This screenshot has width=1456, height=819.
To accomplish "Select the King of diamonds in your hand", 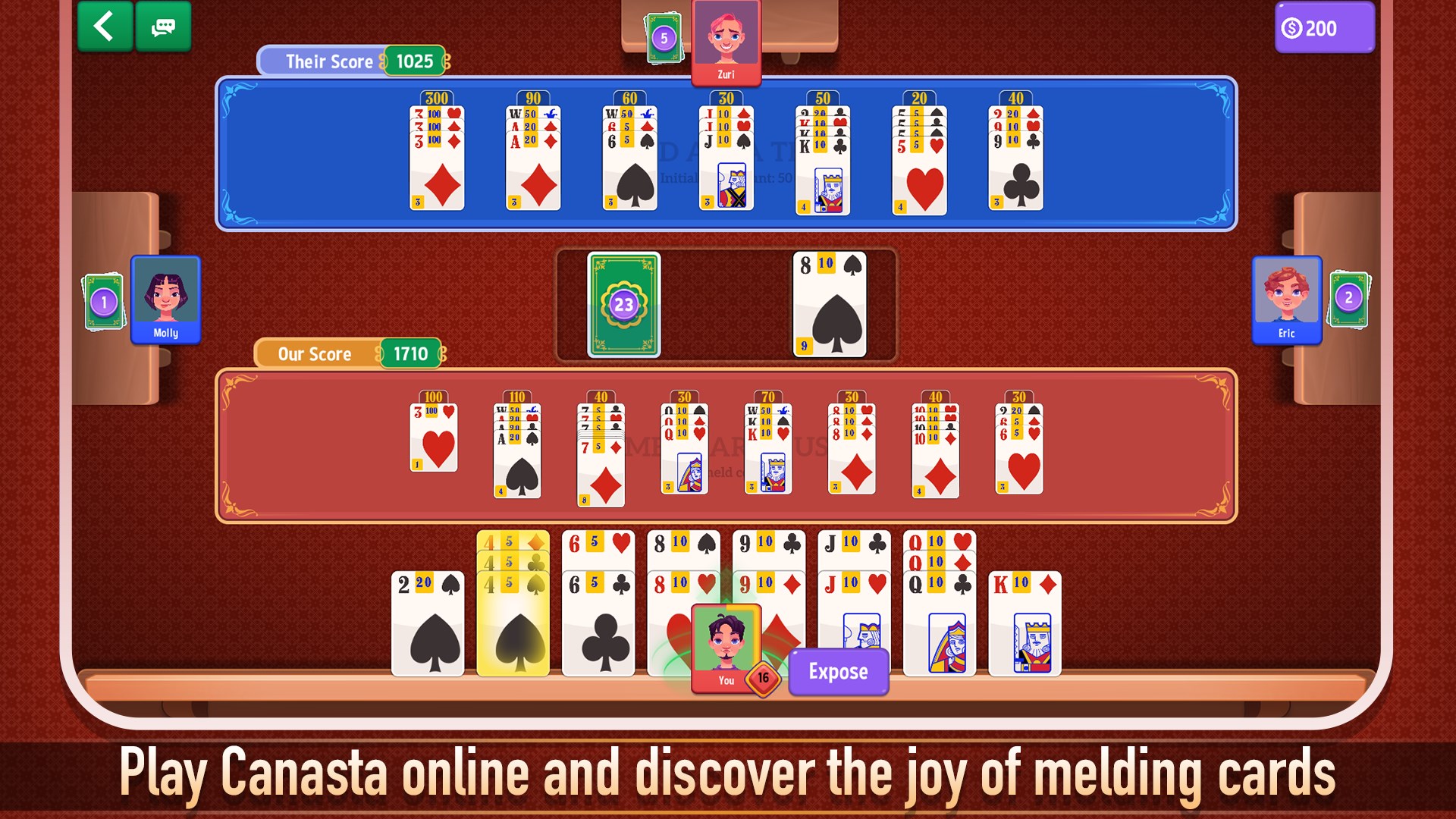I will pos(1025,622).
